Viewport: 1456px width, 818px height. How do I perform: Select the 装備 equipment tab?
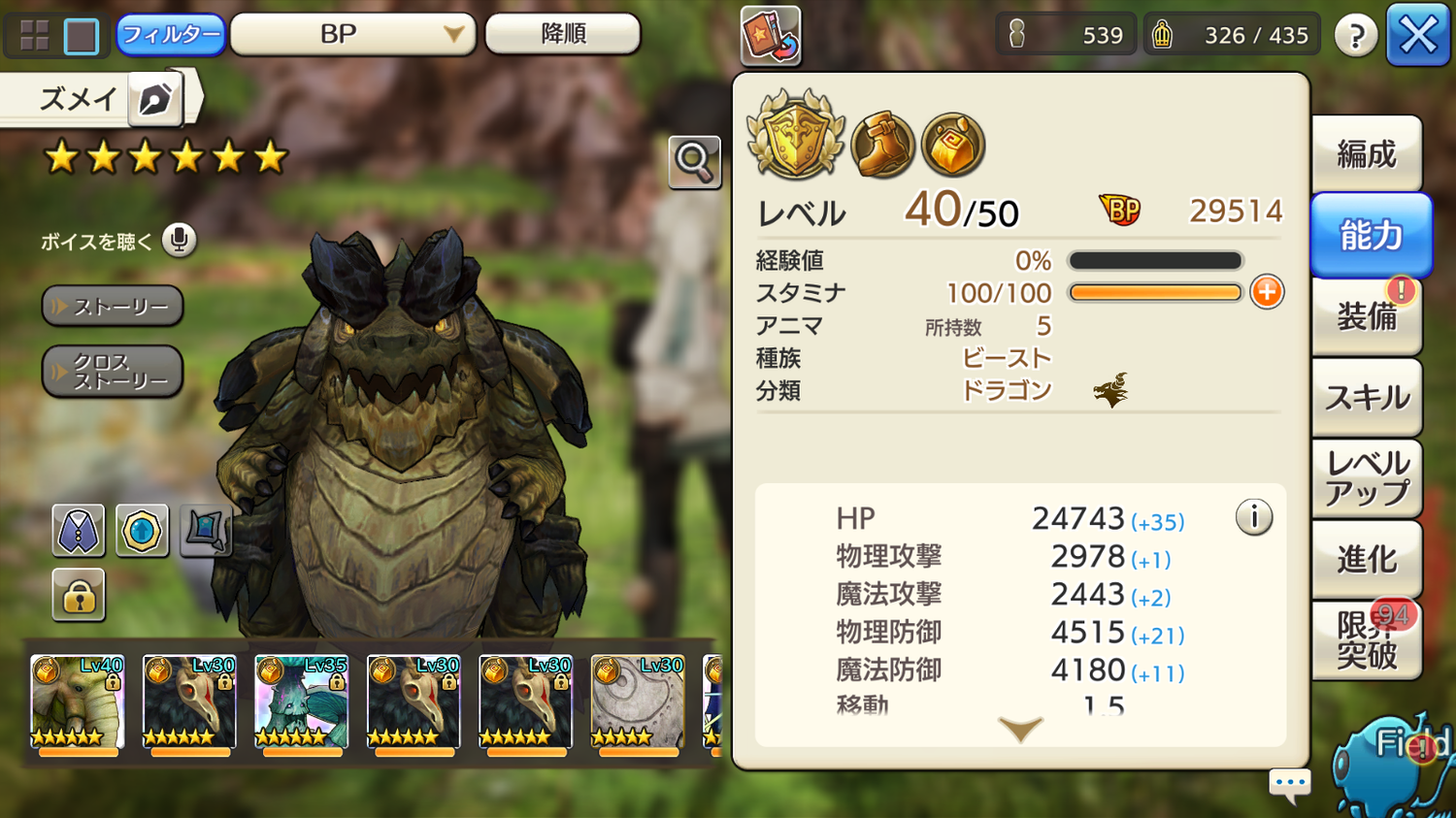pos(1367,316)
